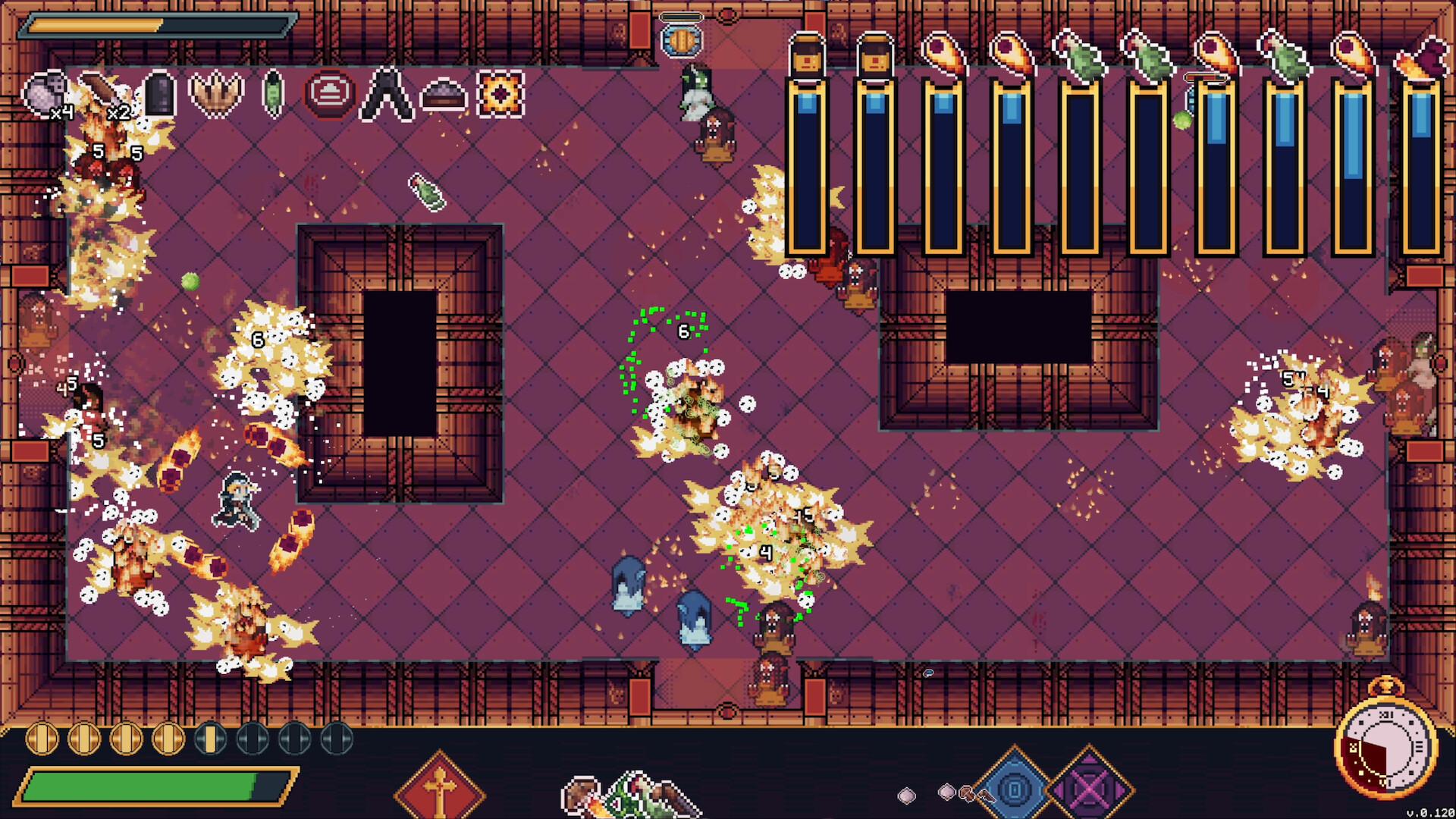
Task: Select the snowball x4 item icon
Action: tap(45, 93)
